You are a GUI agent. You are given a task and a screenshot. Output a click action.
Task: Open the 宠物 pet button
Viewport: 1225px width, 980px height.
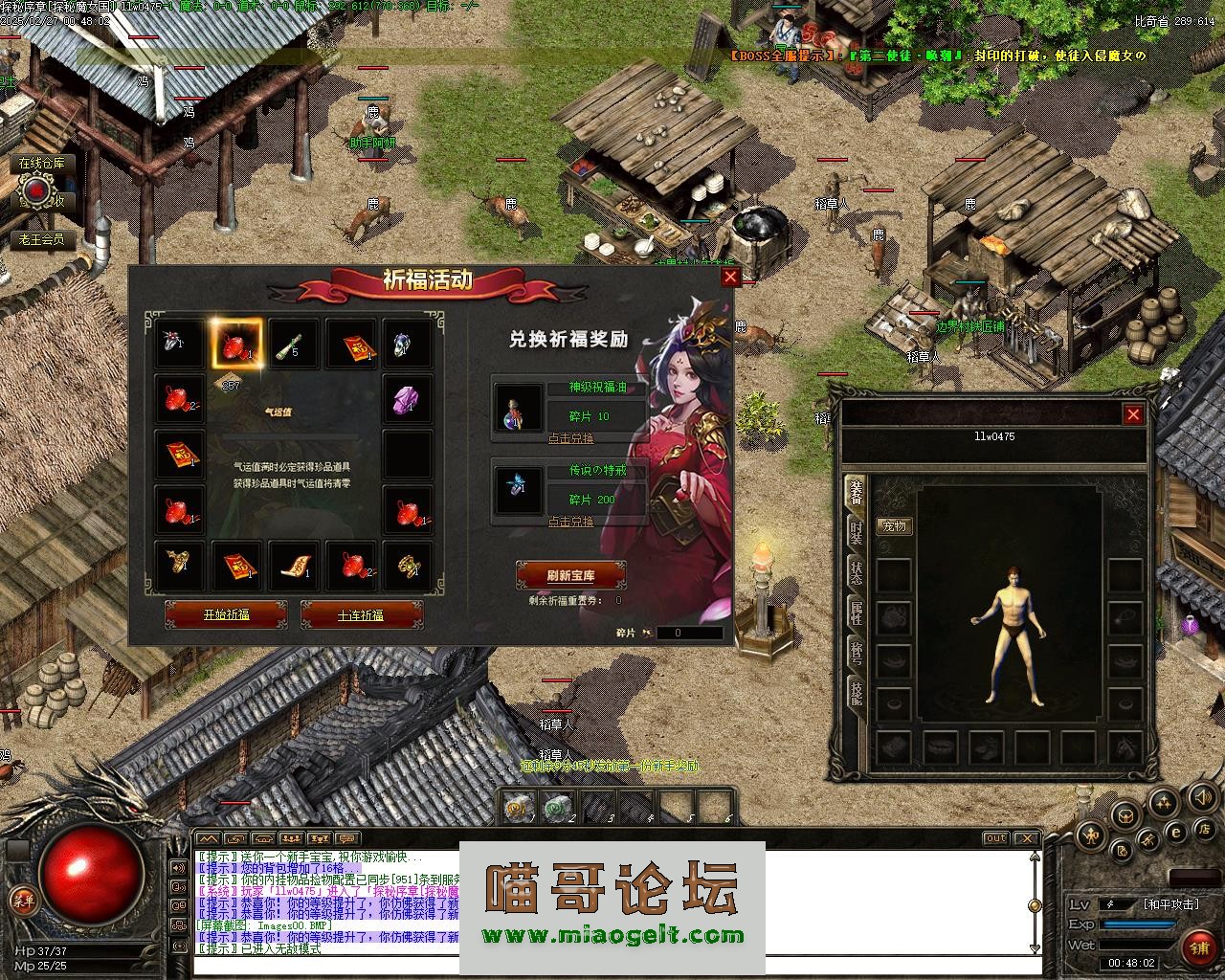pos(894,525)
